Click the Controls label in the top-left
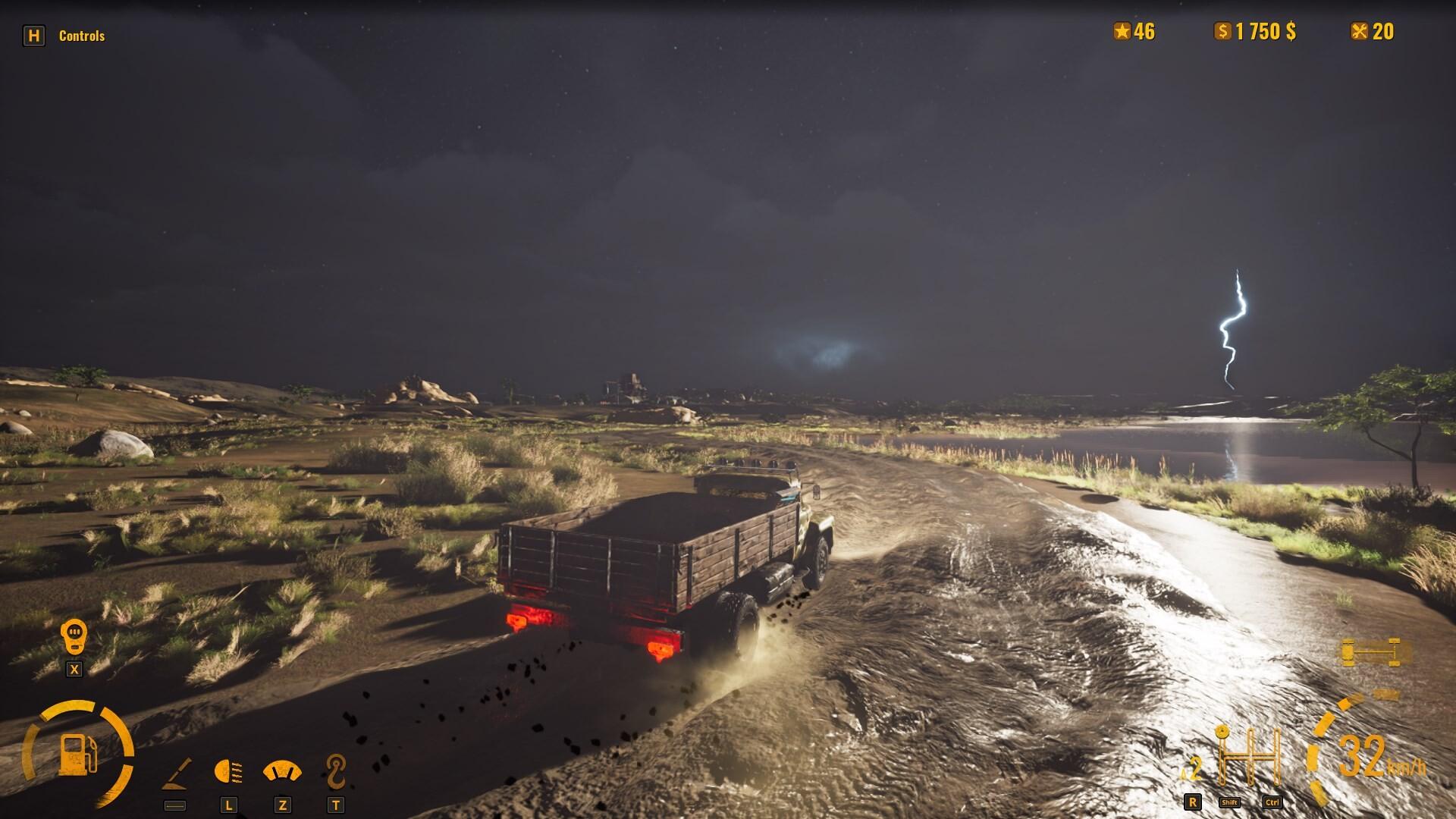 [x=82, y=34]
